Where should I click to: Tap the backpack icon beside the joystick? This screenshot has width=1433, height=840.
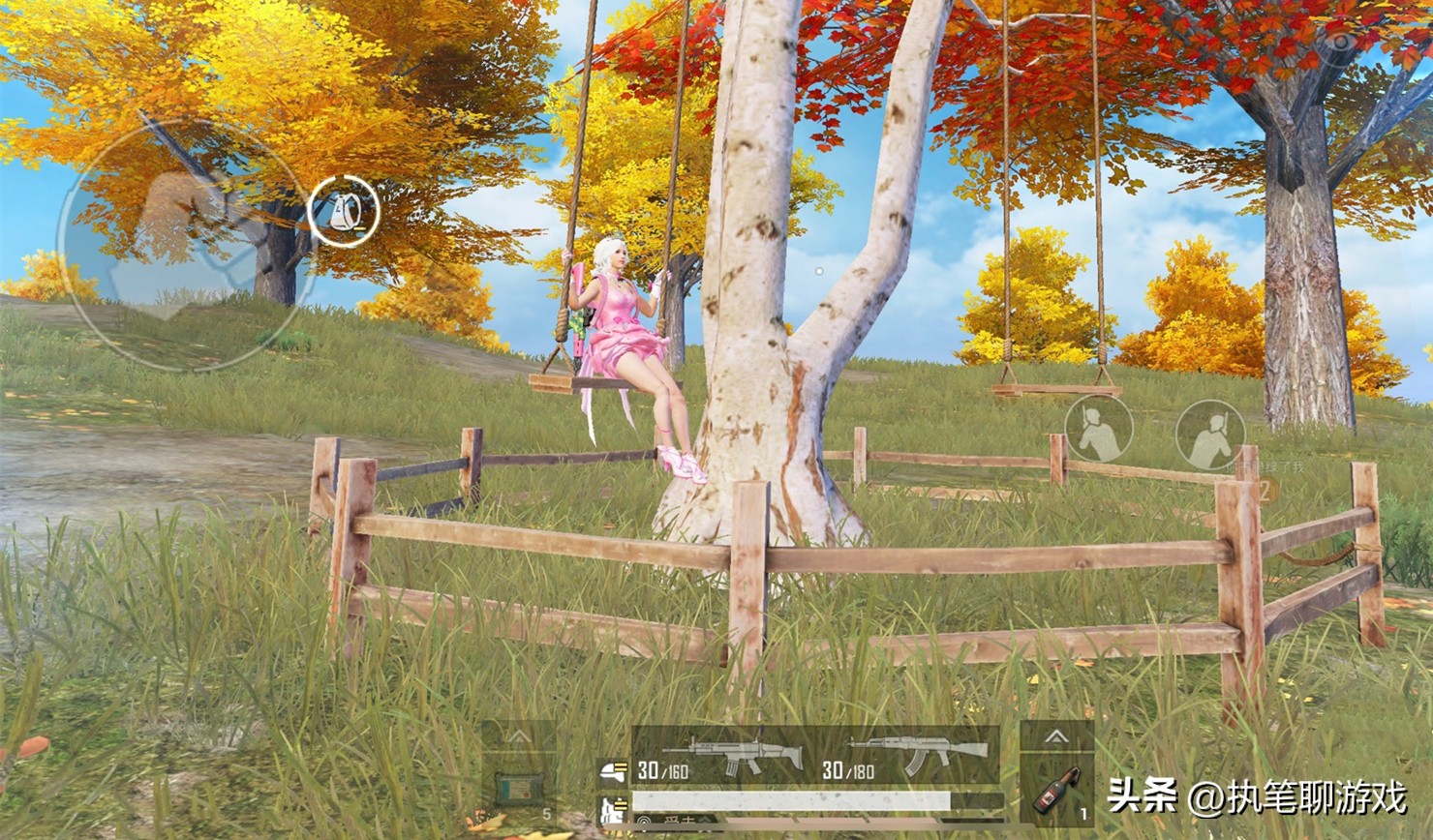(x=344, y=211)
